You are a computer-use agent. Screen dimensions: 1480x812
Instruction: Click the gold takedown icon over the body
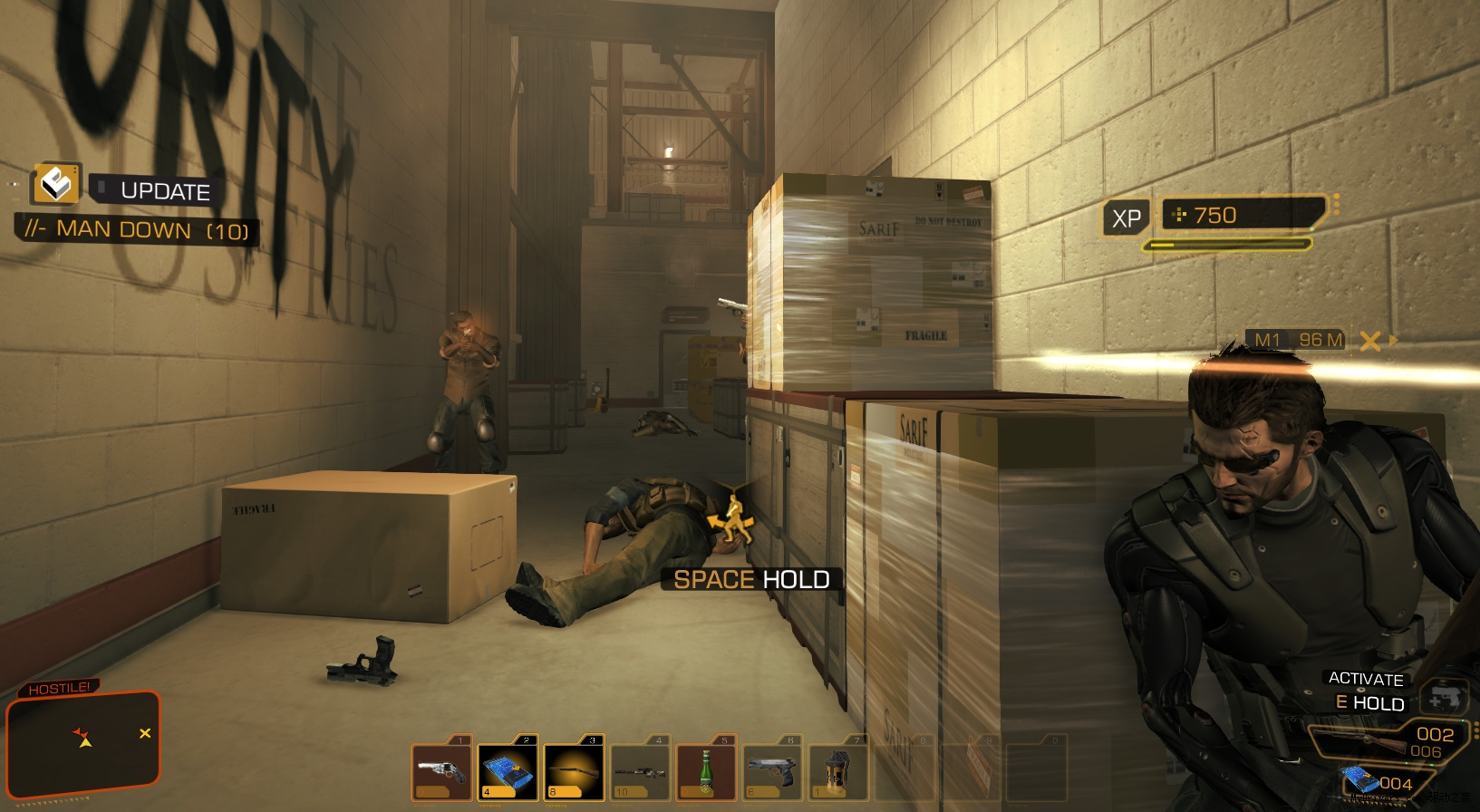click(x=731, y=519)
